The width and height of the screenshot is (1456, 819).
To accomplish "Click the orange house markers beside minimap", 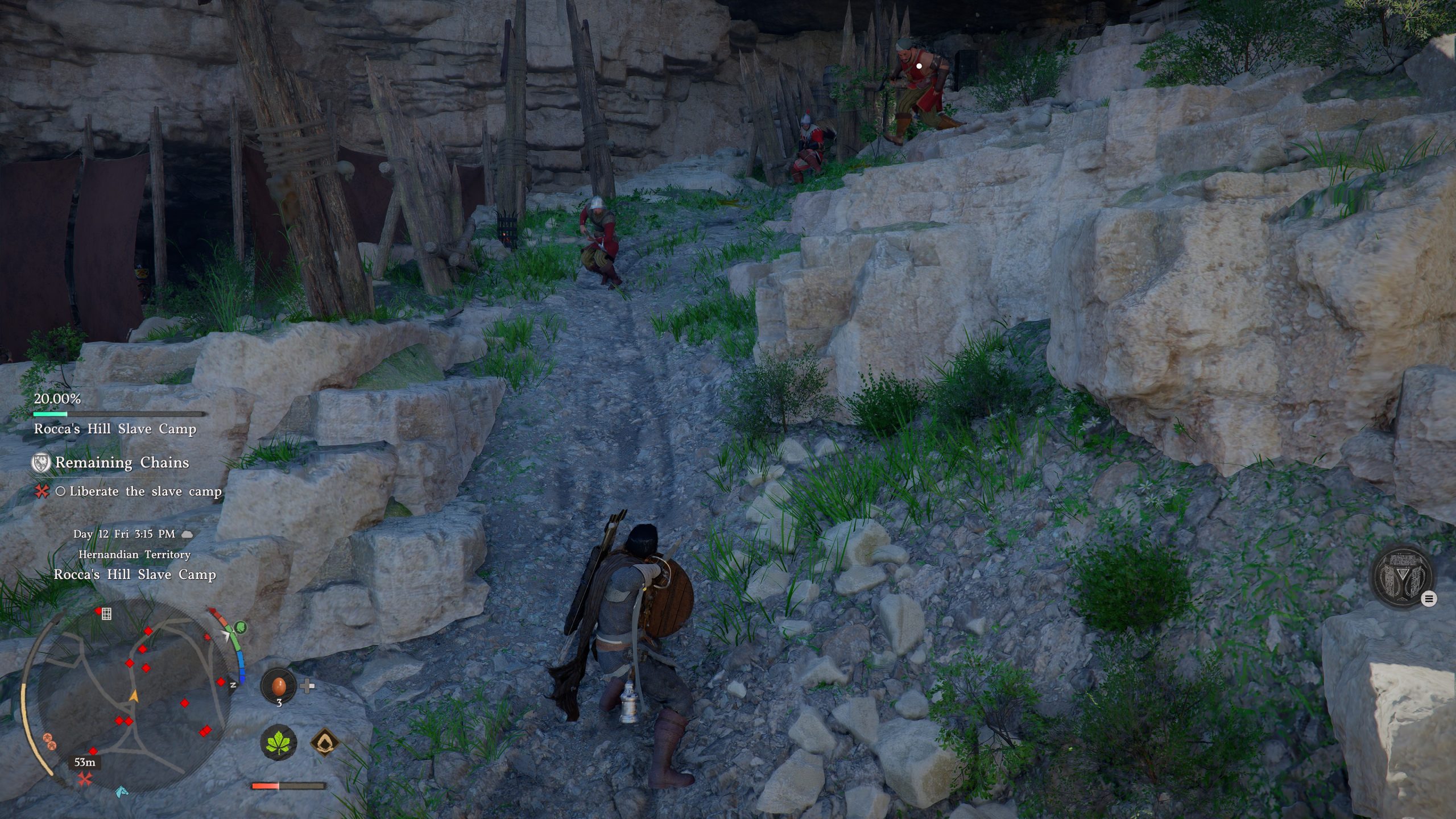I will click(49, 741).
